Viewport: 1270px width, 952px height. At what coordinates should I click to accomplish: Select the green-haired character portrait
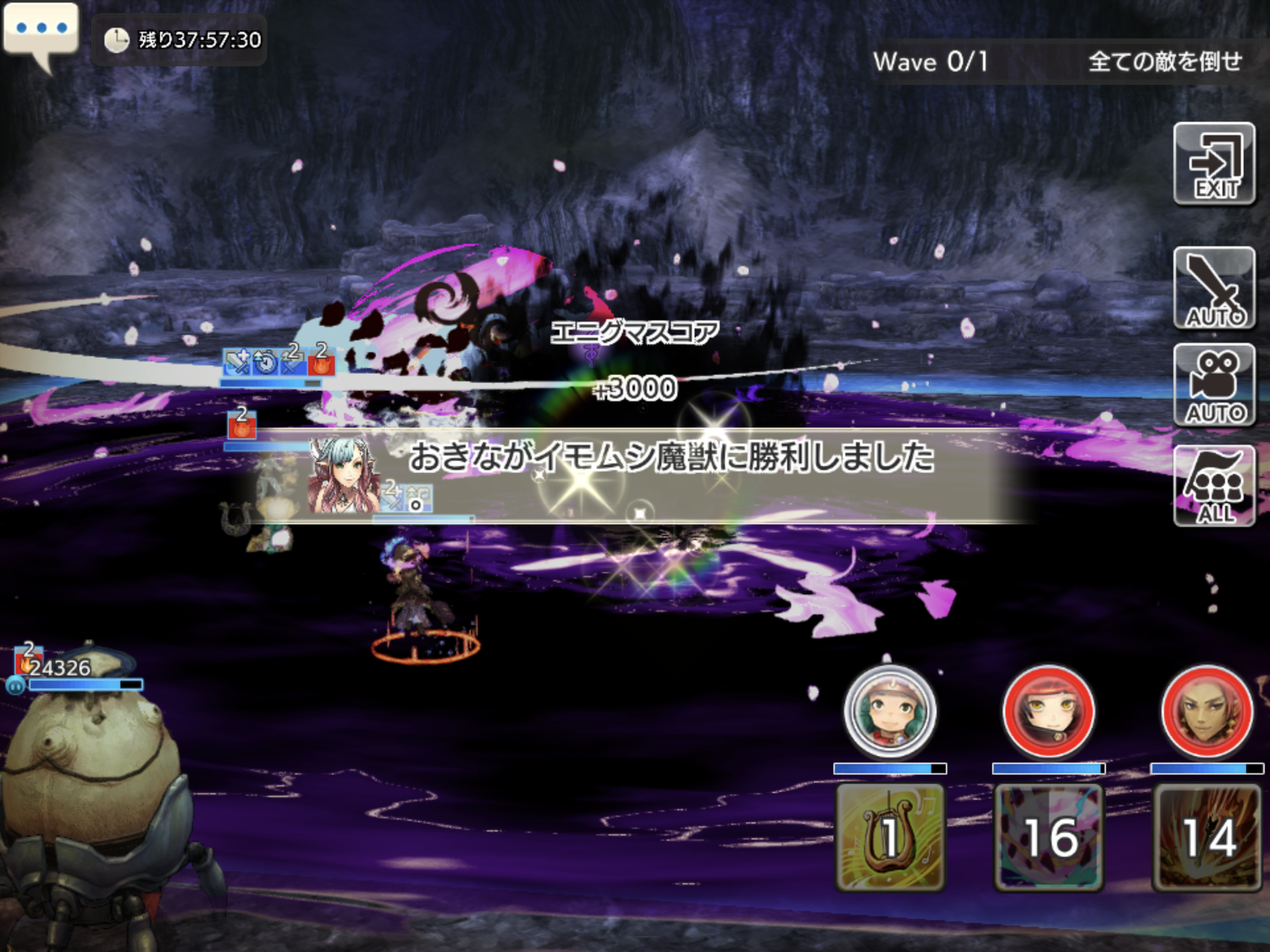click(890, 712)
